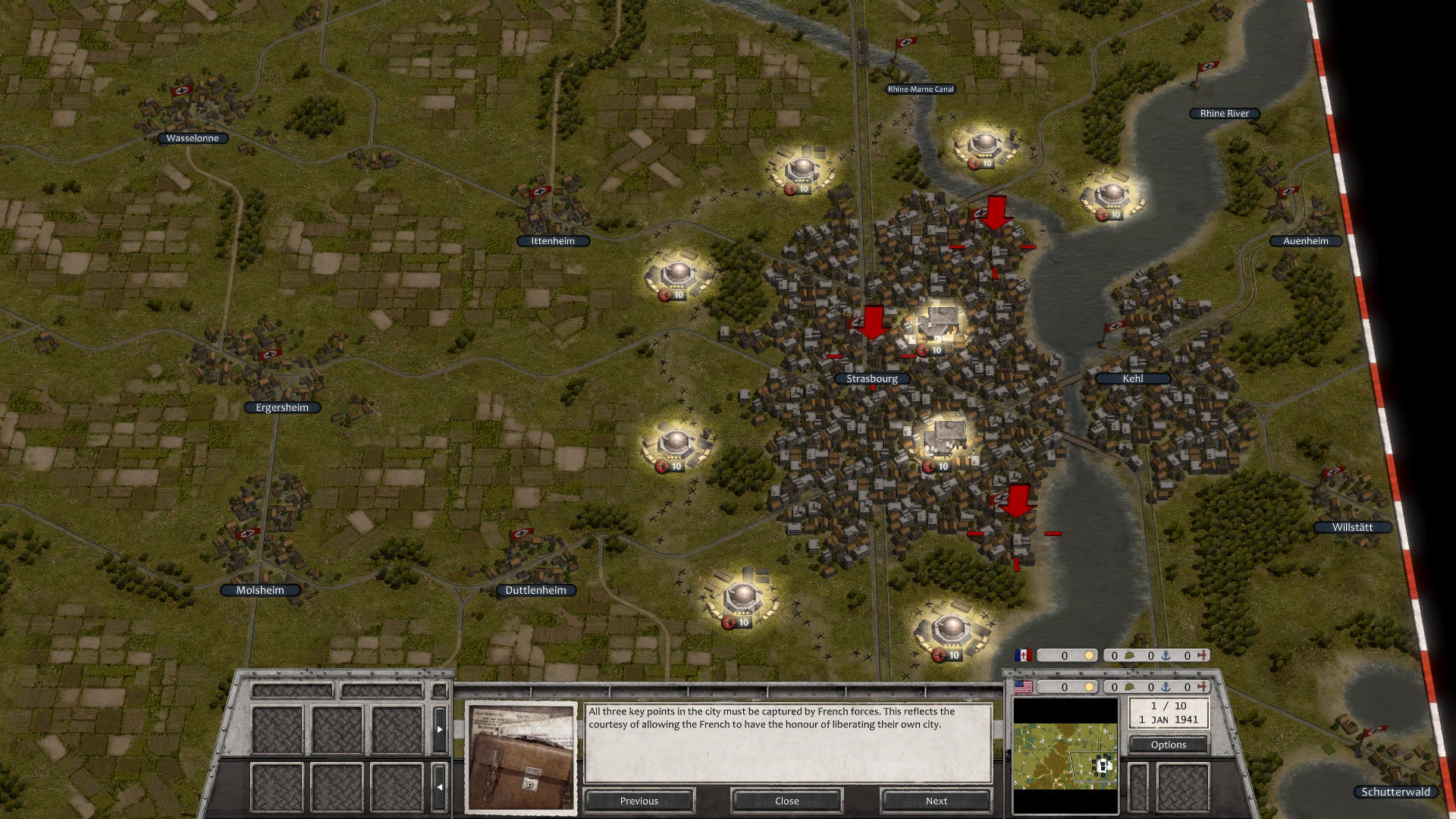Screen dimensions: 1456x819
Task: Click the gold coin icon in the French resources
Action: point(1089,655)
